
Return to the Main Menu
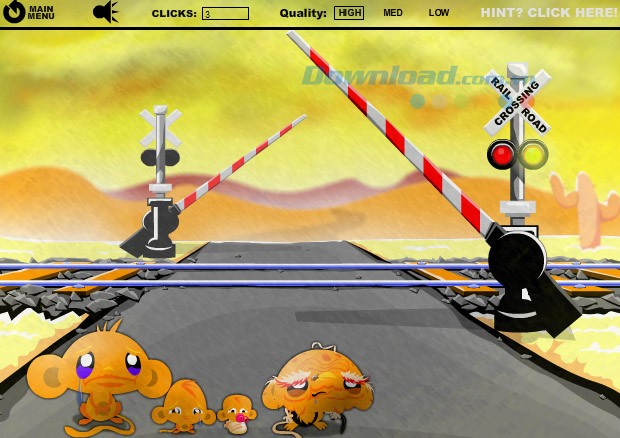point(30,13)
